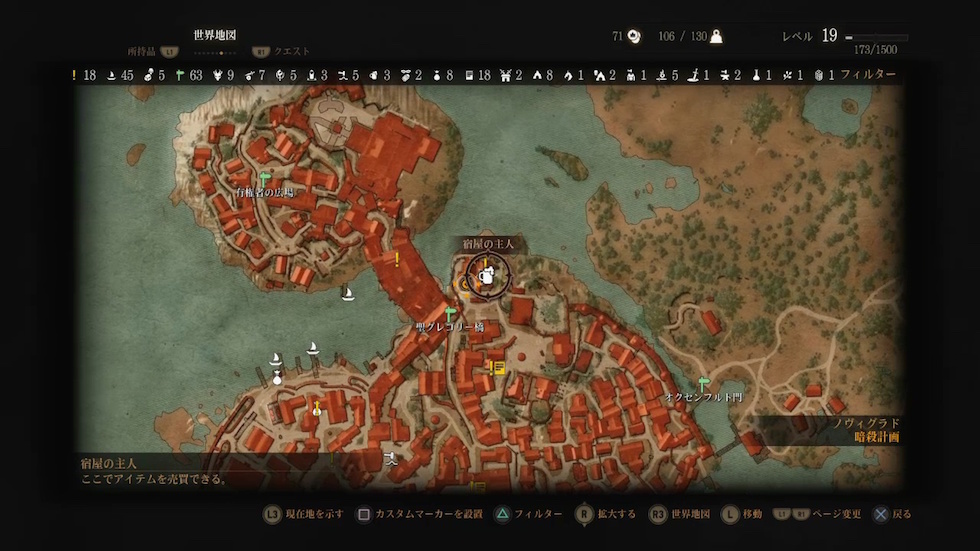Image resolution: width=980 pixels, height=551 pixels.
Task: Choose the 聖グレゴリー橋 fast travel signpost
Action: coord(450,314)
